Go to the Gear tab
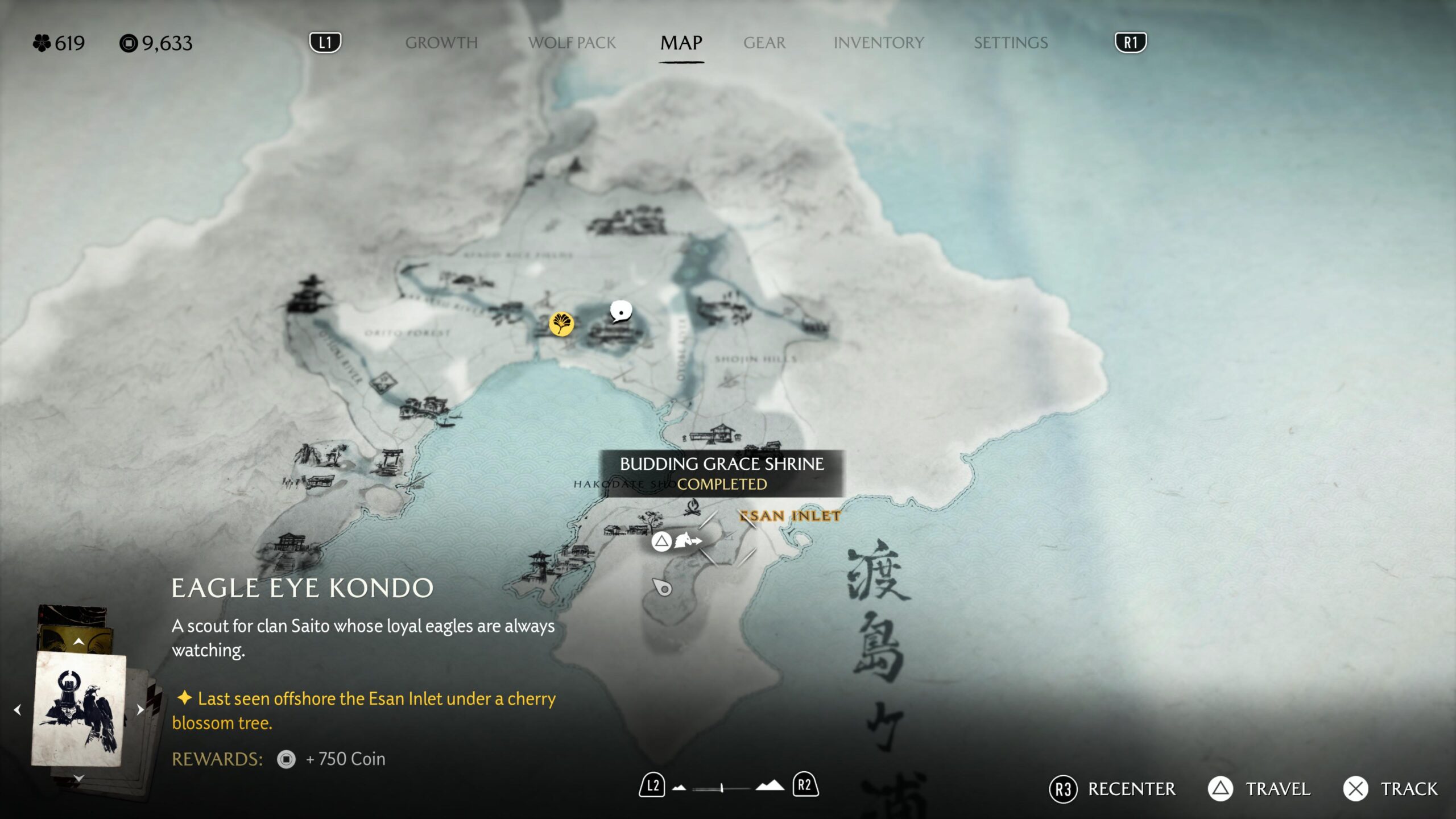This screenshot has height=819, width=1456. click(x=764, y=43)
